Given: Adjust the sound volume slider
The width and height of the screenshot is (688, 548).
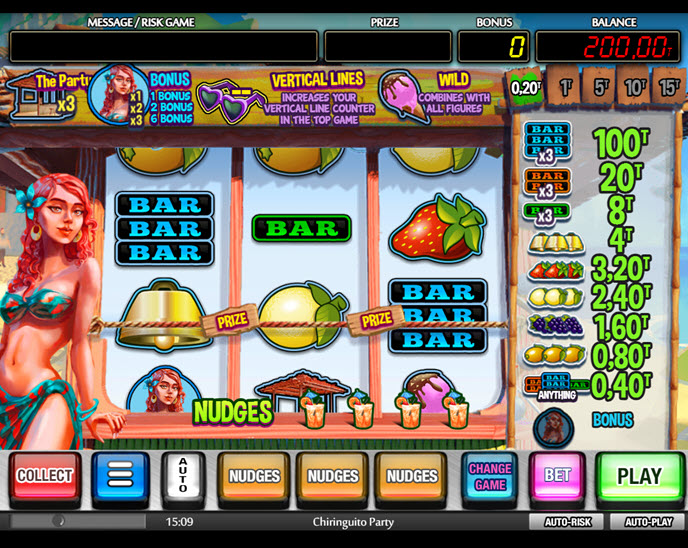Looking at the screenshot, I should pyautogui.click(x=60, y=522).
